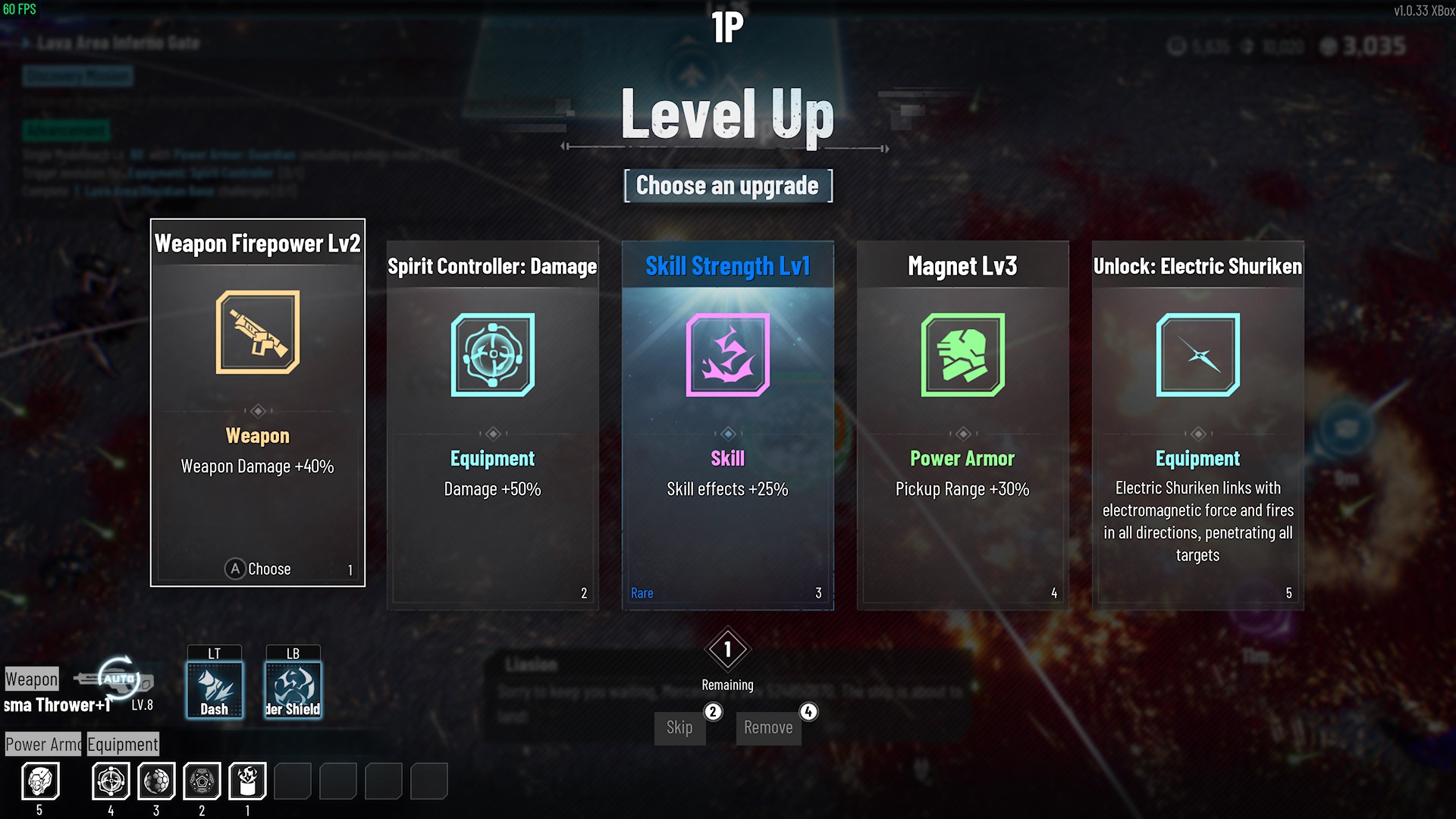The width and height of the screenshot is (1456, 819).
Task: Expand the Remaining upgrades counter
Action: click(726, 651)
